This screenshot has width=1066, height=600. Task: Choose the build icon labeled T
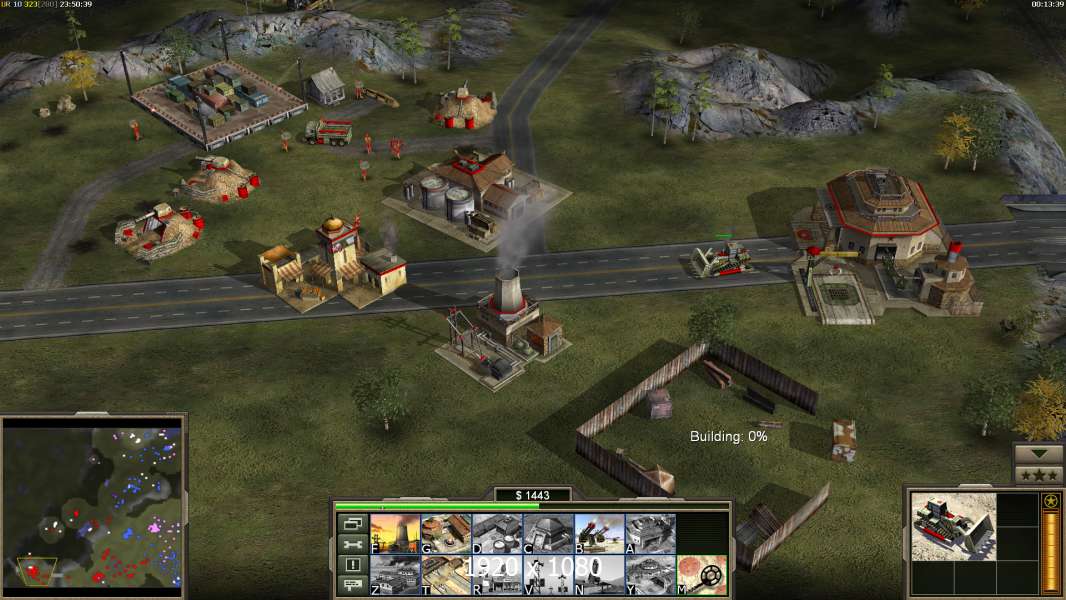[x=446, y=574]
